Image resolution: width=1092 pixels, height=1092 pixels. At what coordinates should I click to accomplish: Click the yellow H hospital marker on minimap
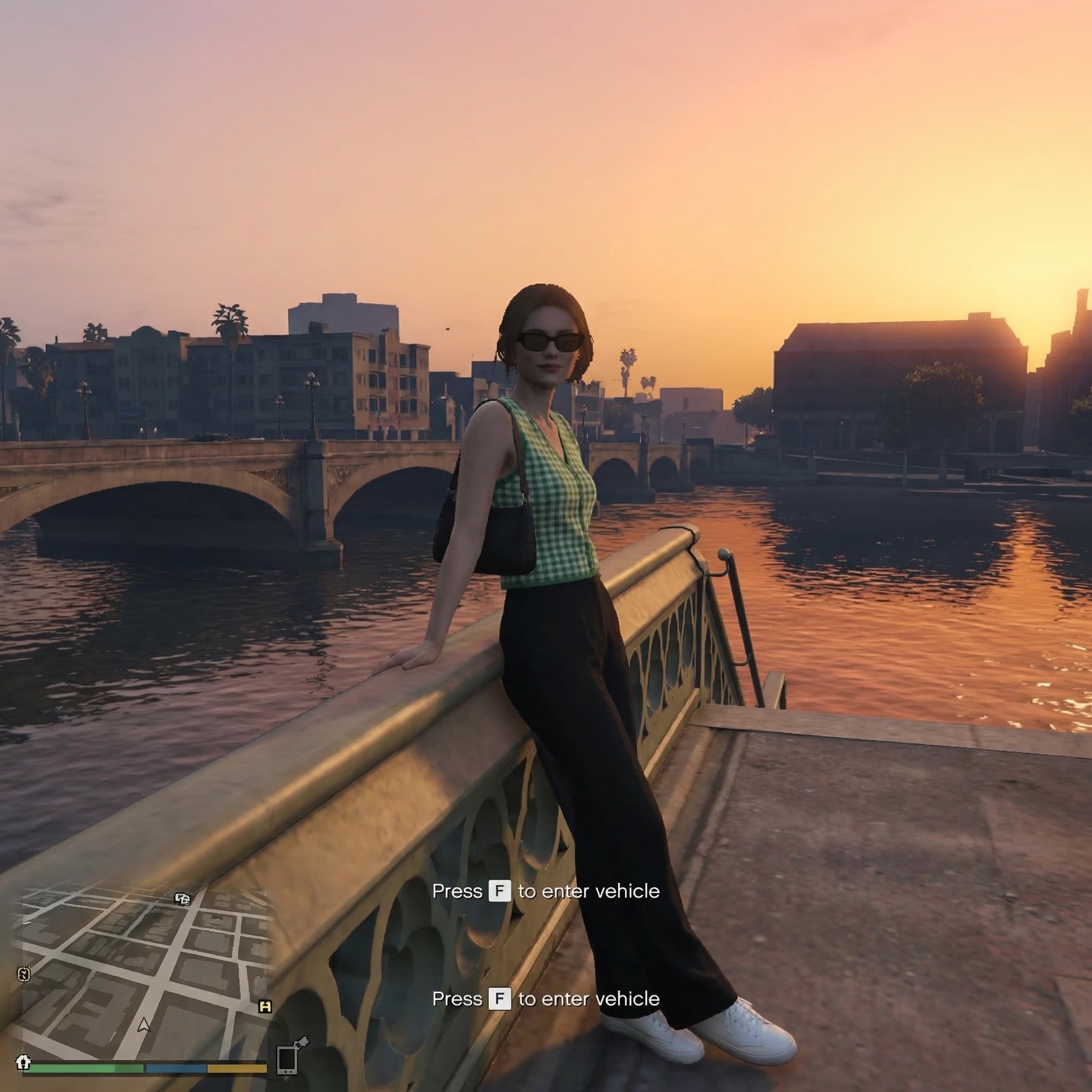click(x=264, y=1007)
